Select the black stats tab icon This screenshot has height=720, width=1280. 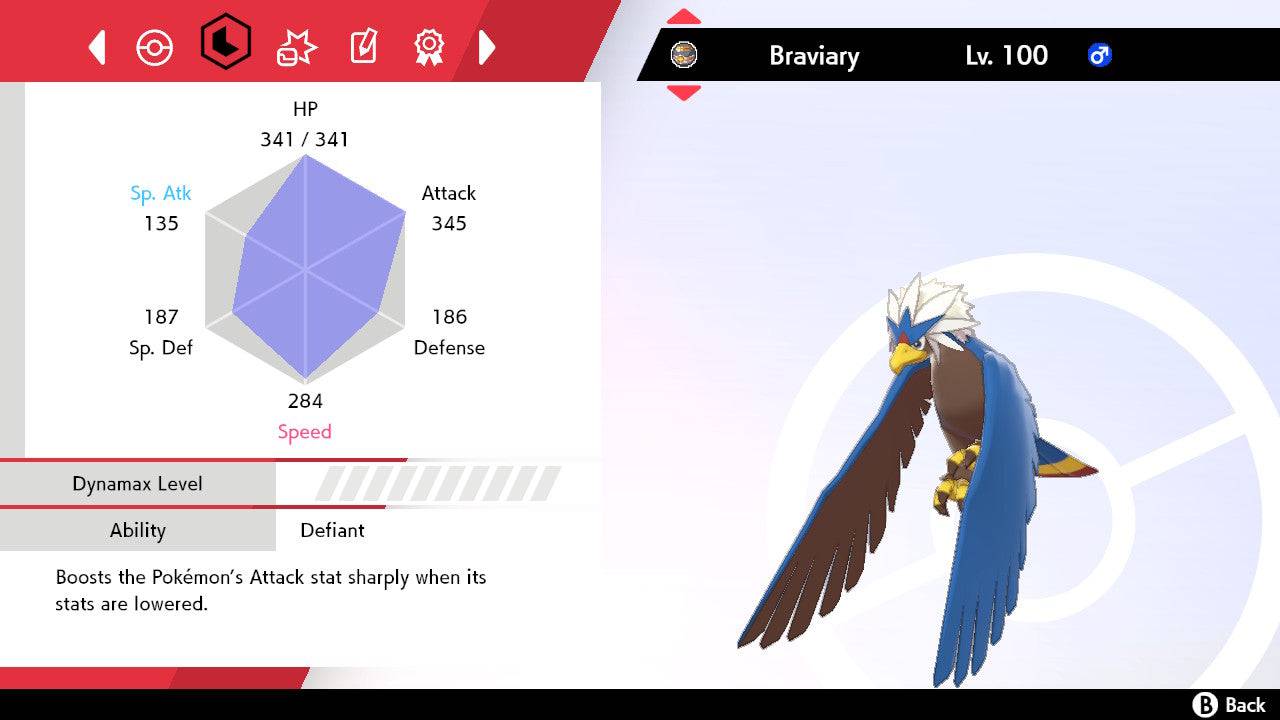(x=224, y=45)
